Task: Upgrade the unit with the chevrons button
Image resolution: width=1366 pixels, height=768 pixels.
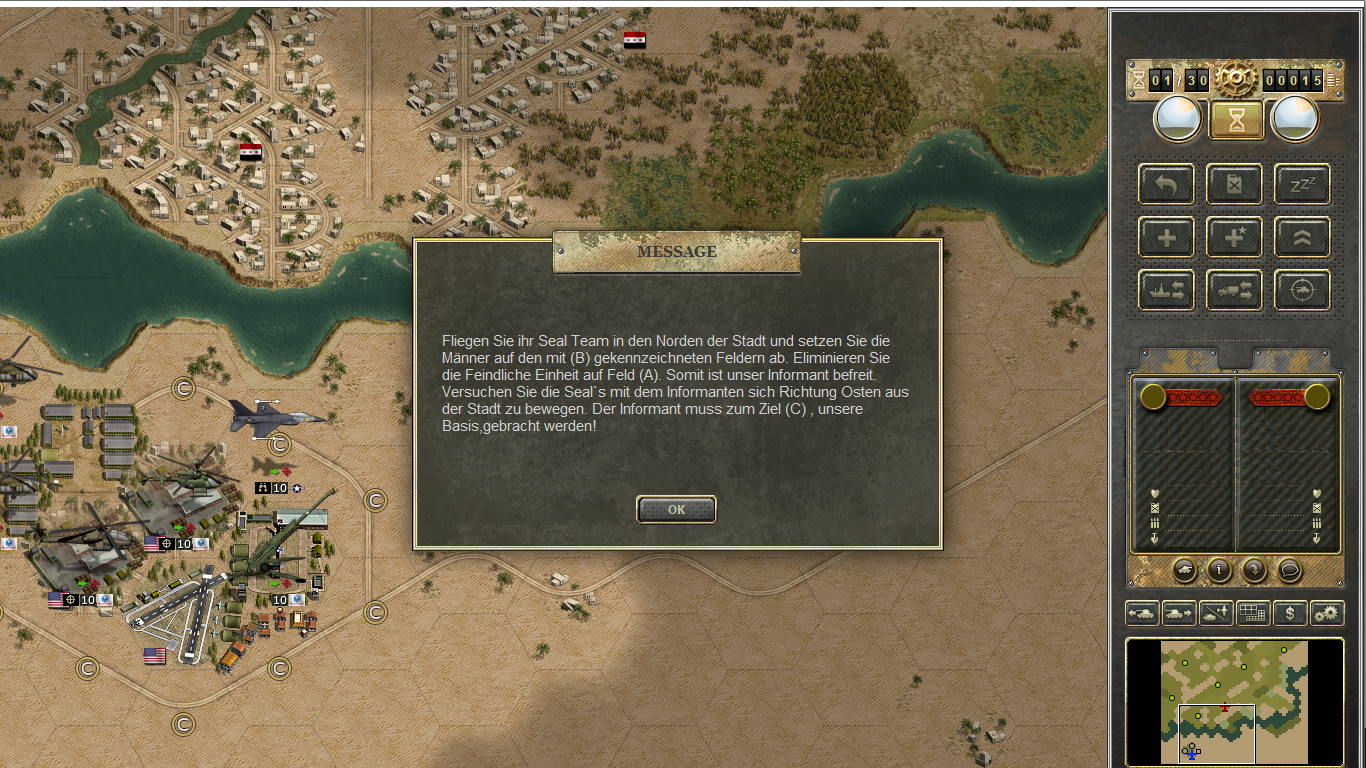Action: pyautogui.click(x=1302, y=238)
